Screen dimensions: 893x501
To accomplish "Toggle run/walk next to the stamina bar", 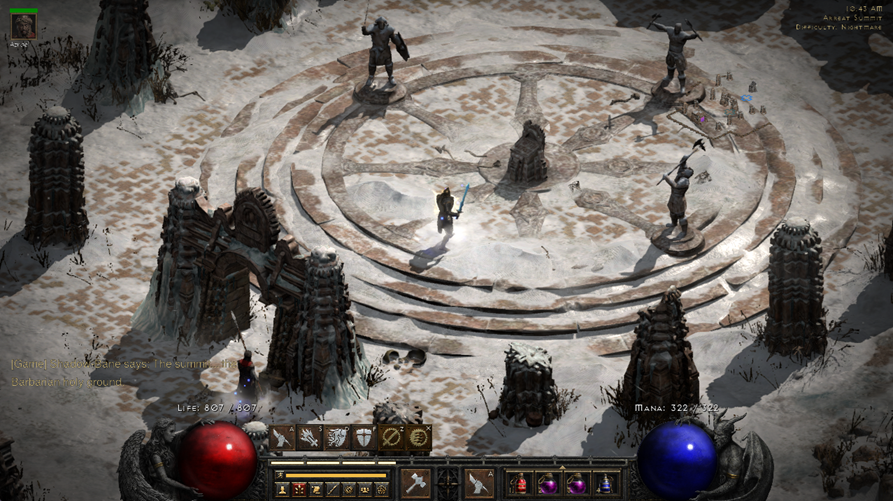I will (x=281, y=474).
